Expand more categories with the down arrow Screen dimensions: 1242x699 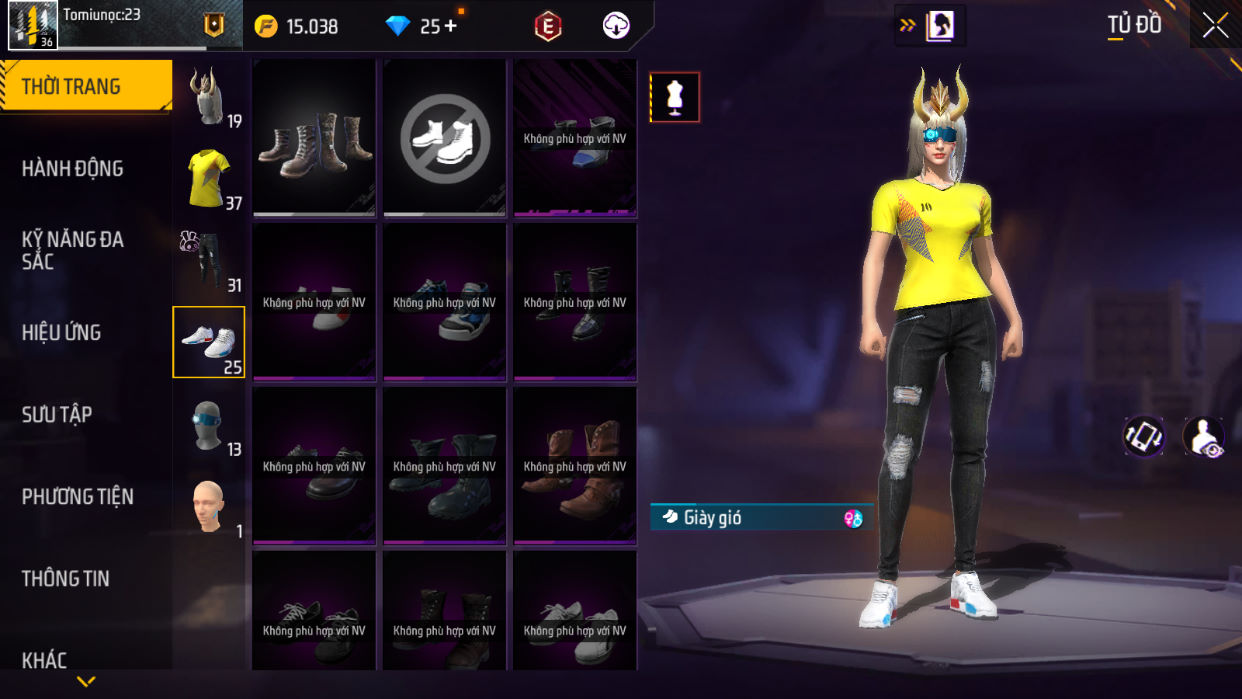tap(87, 682)
